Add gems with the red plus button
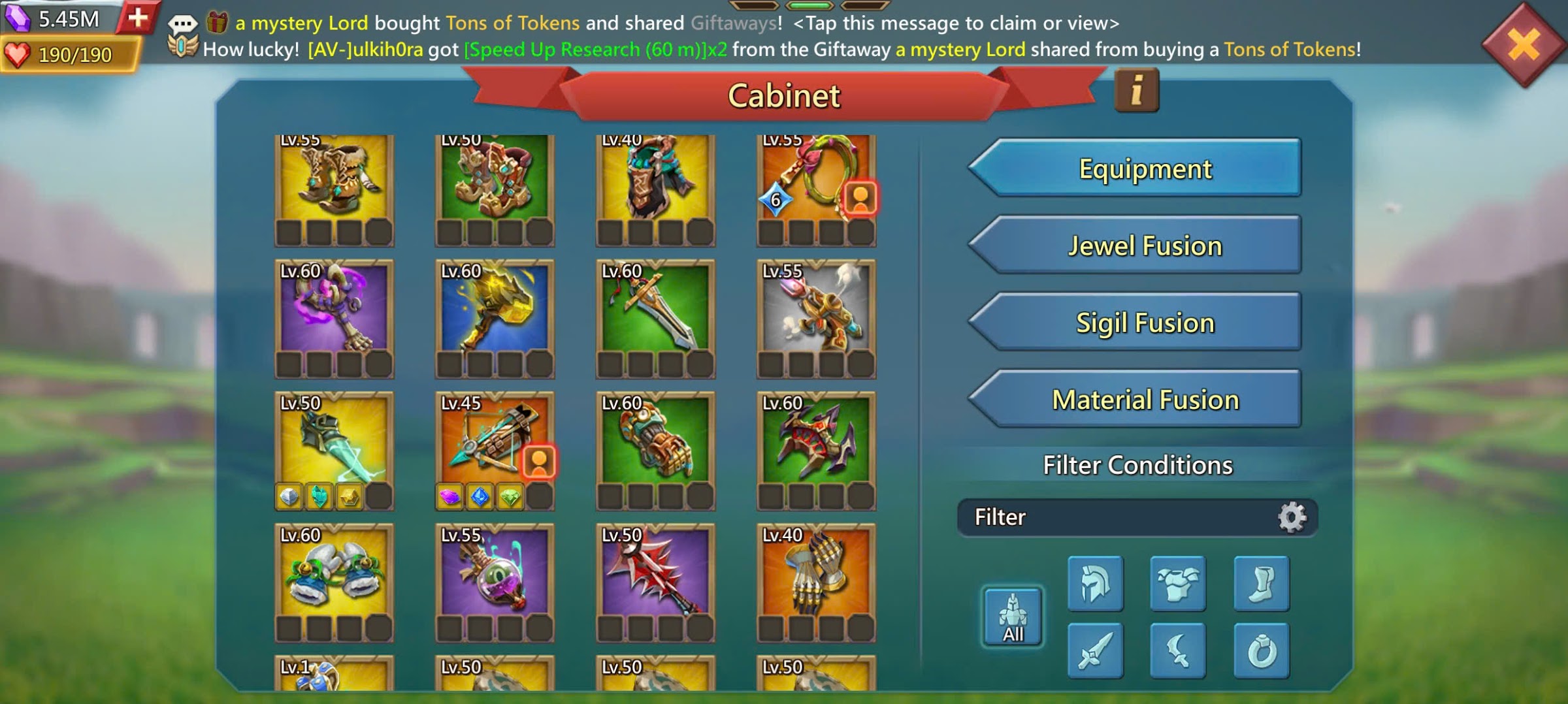This screenshot has height=704, width=1568. click(138, 18)
